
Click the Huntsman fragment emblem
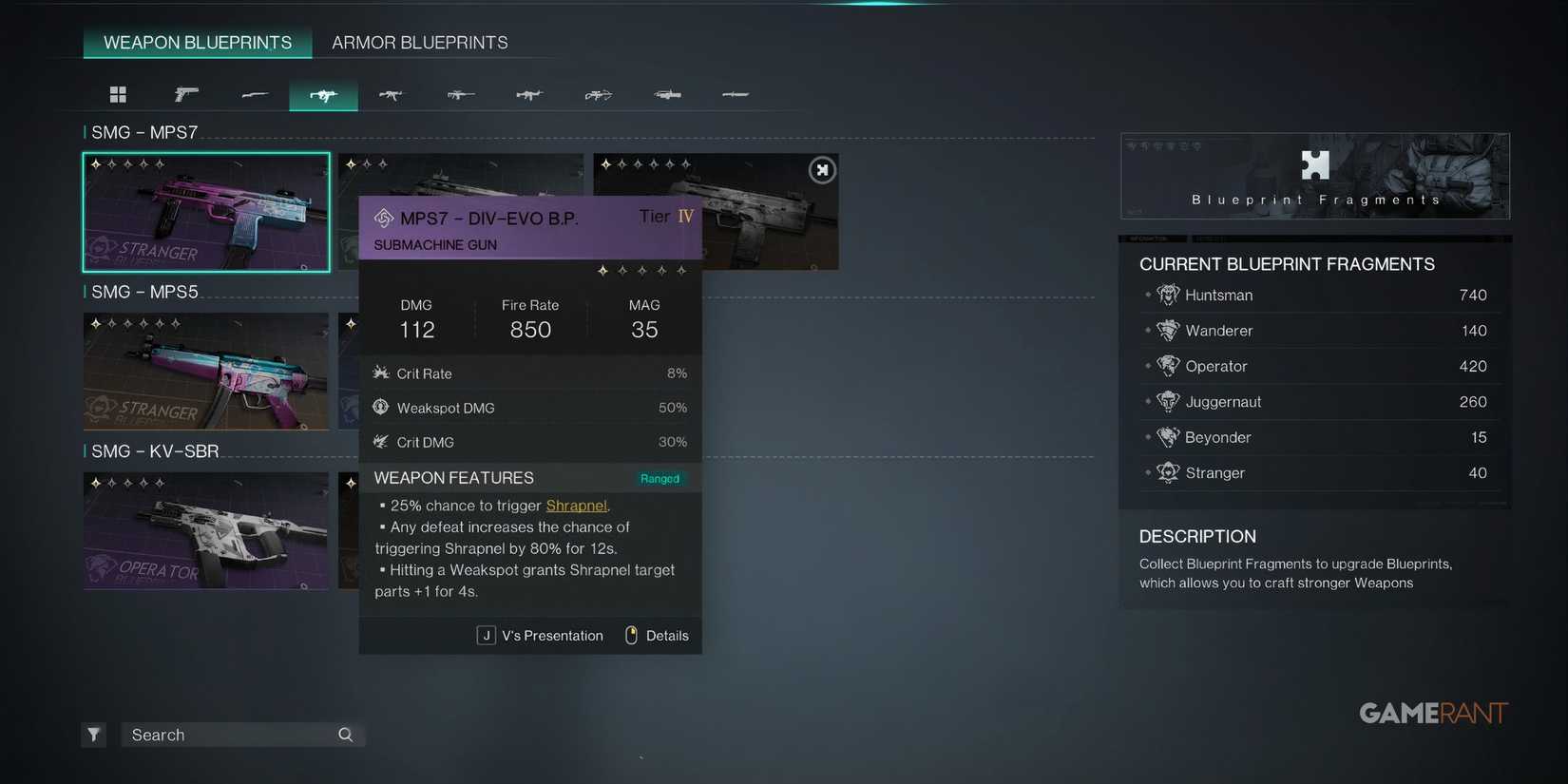tap(1168, 295)
